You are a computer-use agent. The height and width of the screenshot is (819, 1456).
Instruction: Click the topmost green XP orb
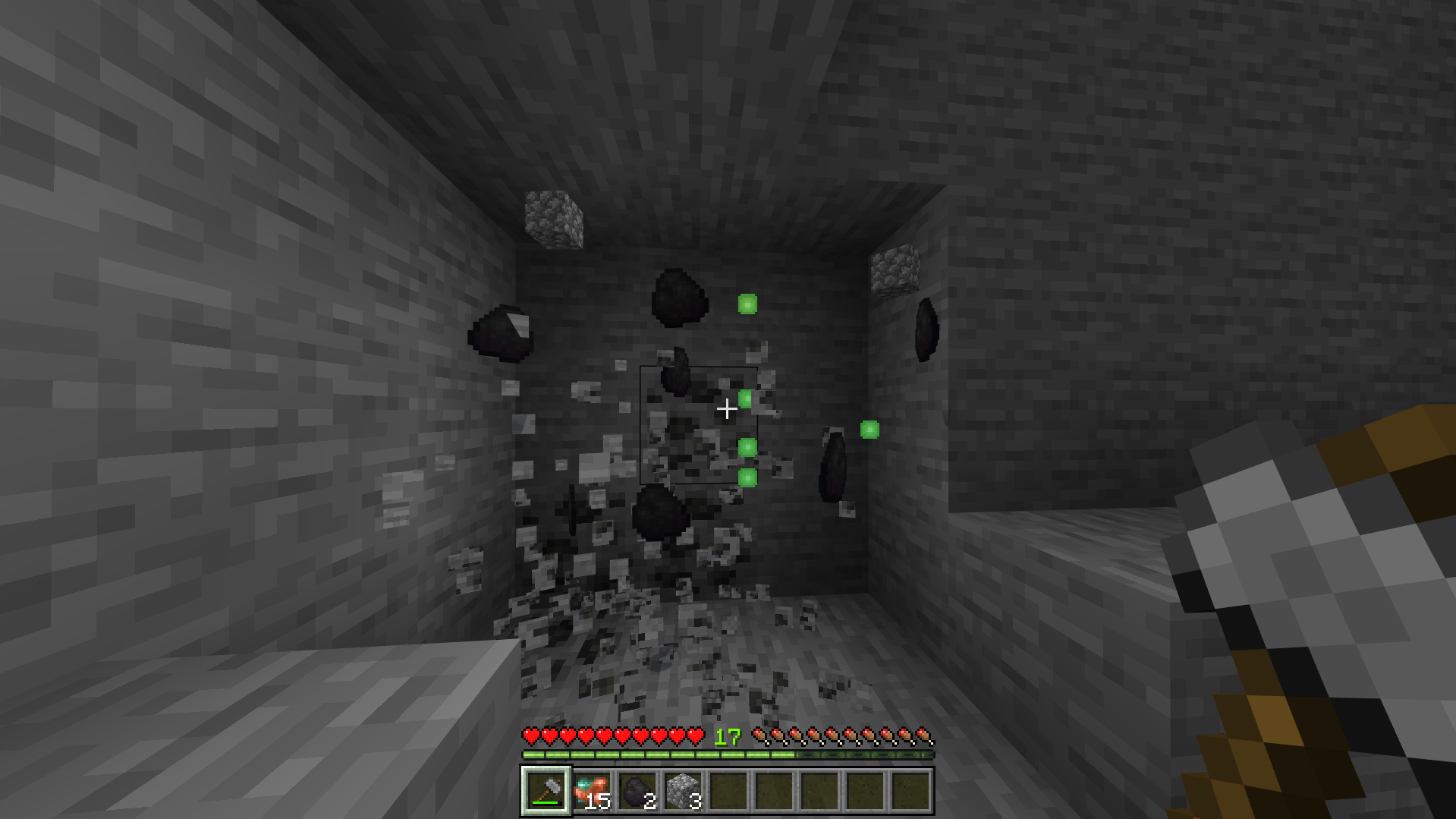(747, 304)
